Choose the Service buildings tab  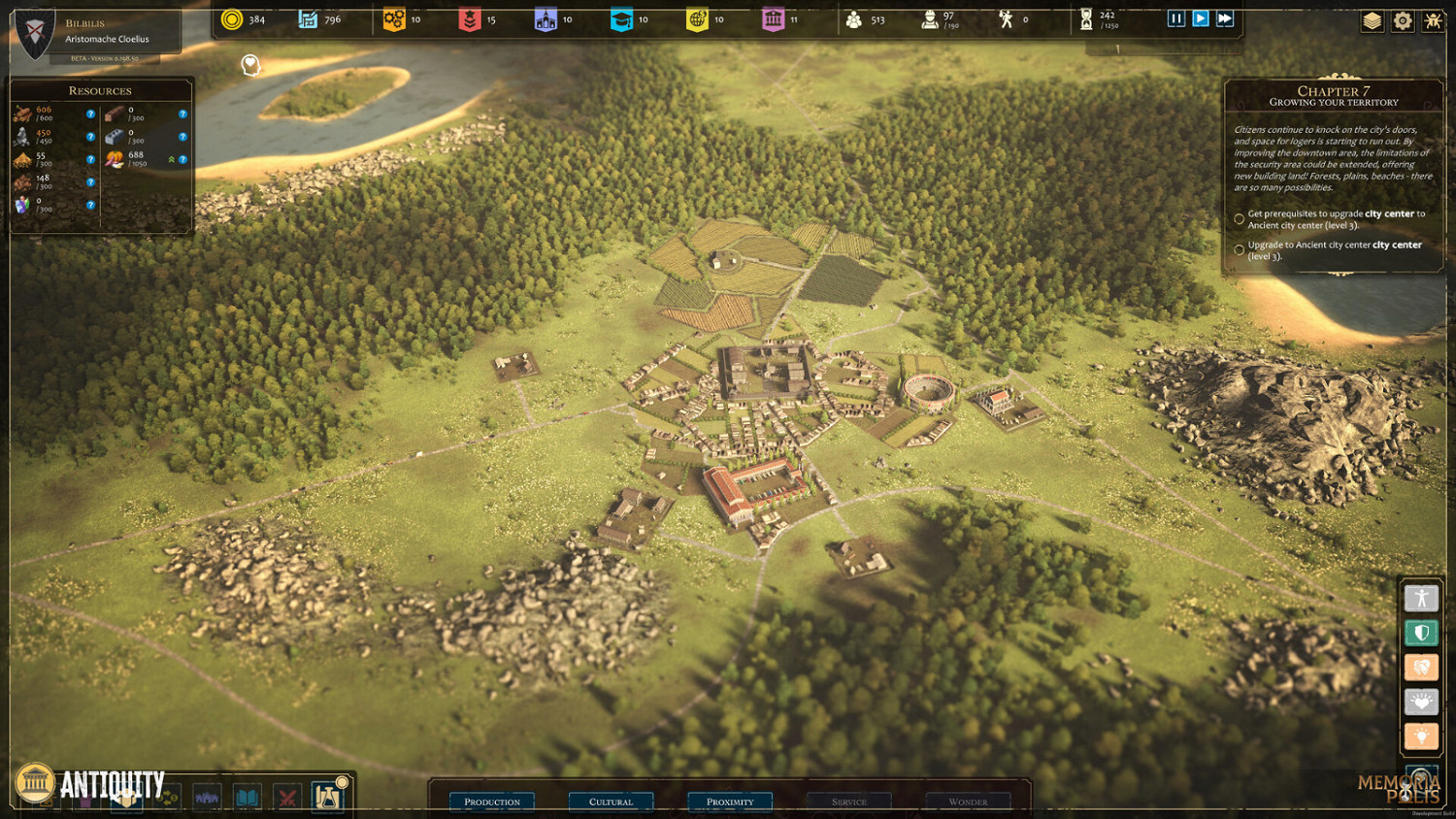(x=848, y=802)
